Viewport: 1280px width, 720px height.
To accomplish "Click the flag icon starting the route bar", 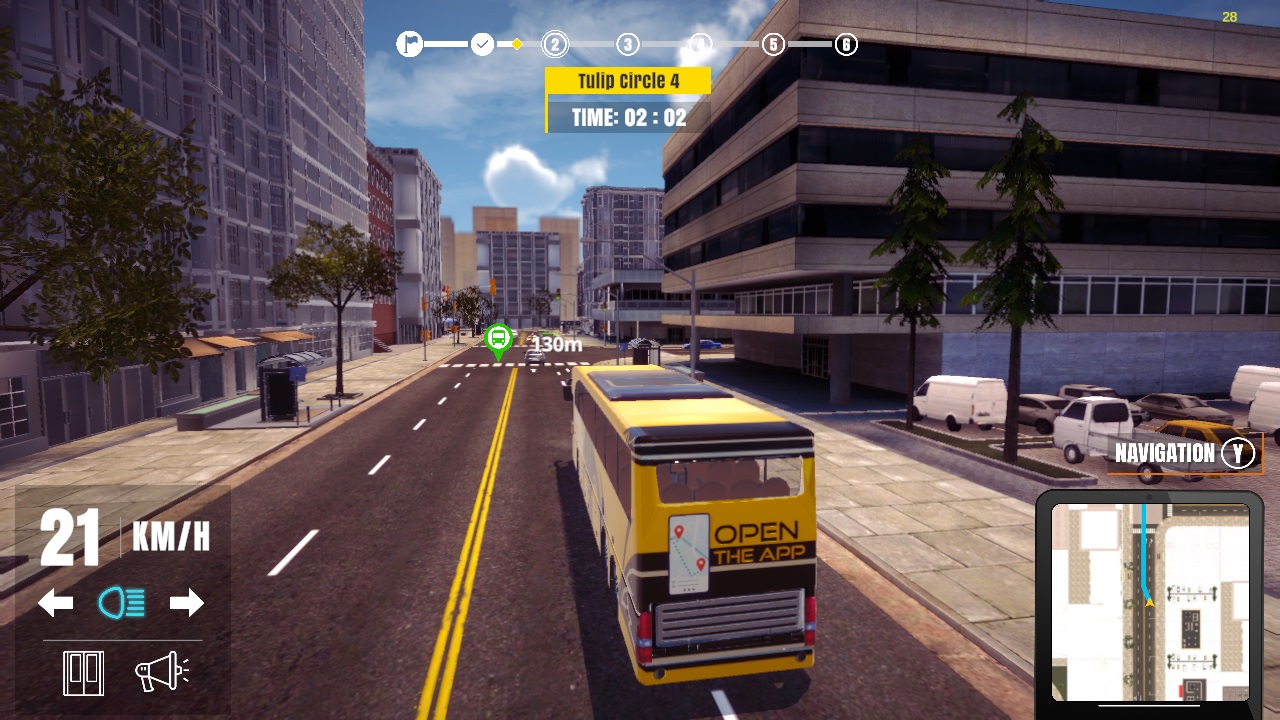I will pos(410,44).
